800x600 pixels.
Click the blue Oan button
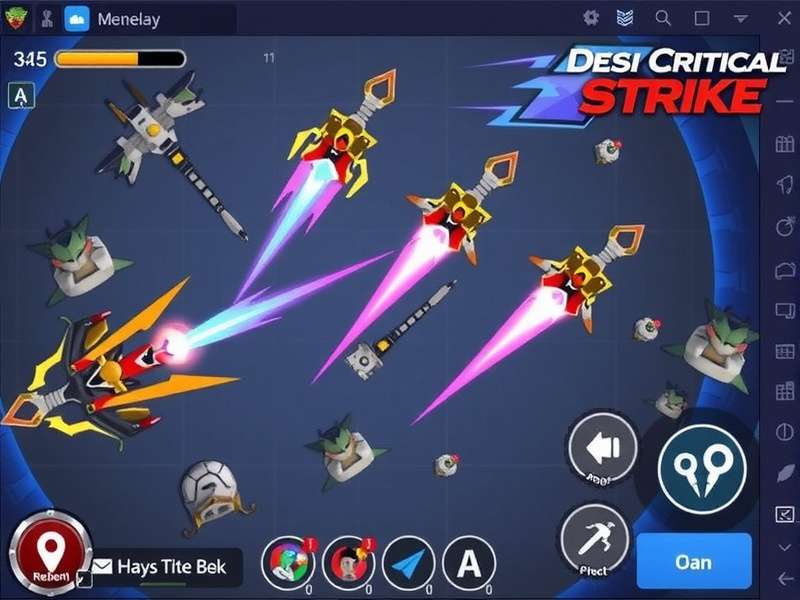pos(693,561)
